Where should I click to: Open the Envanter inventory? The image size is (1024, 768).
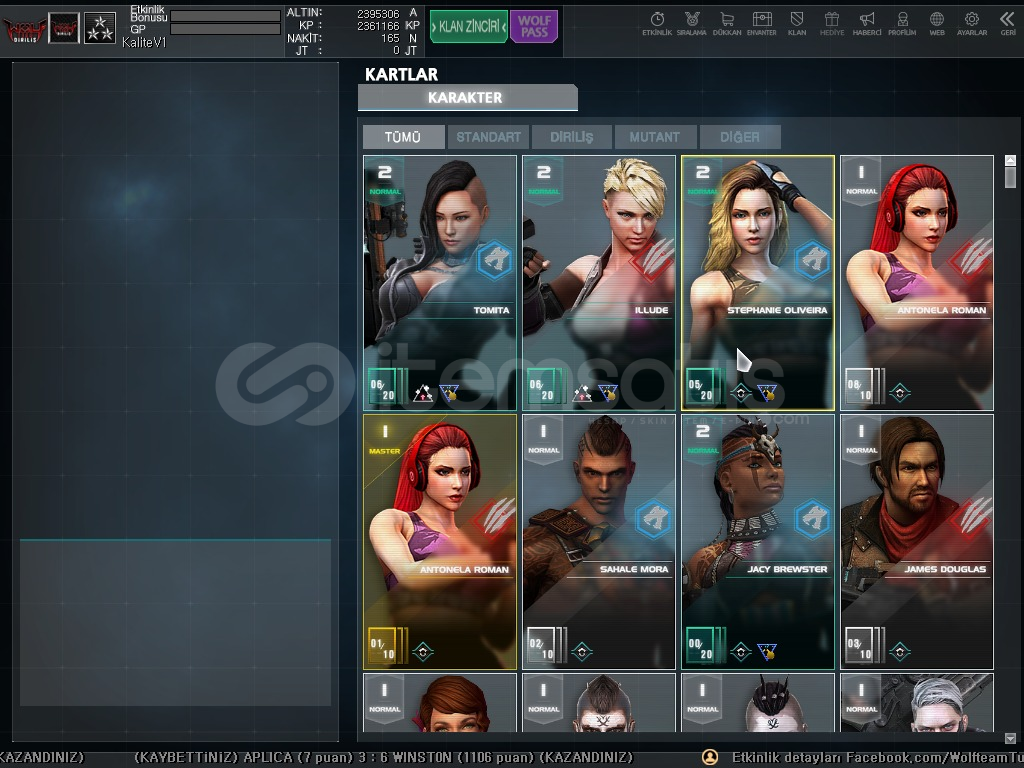[x=762, y=23]
